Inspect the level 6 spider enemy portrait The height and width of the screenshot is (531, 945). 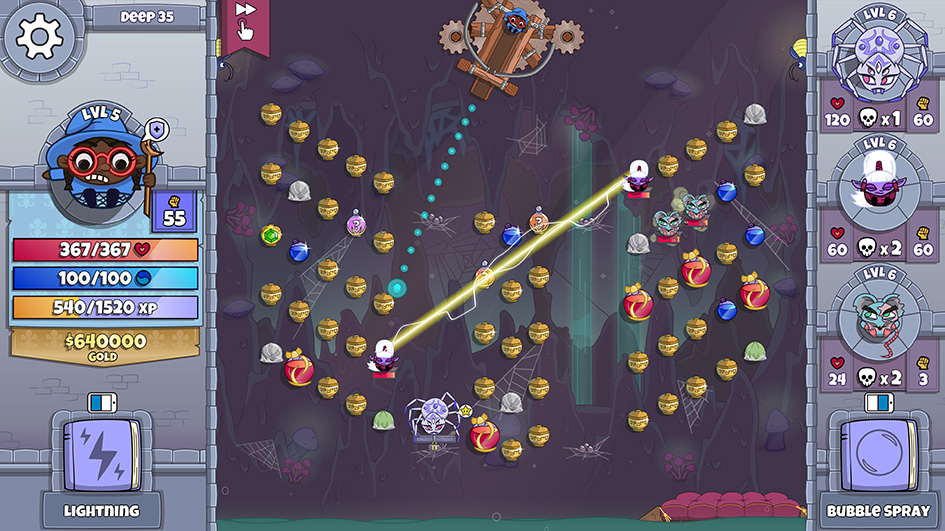(879, 60)
